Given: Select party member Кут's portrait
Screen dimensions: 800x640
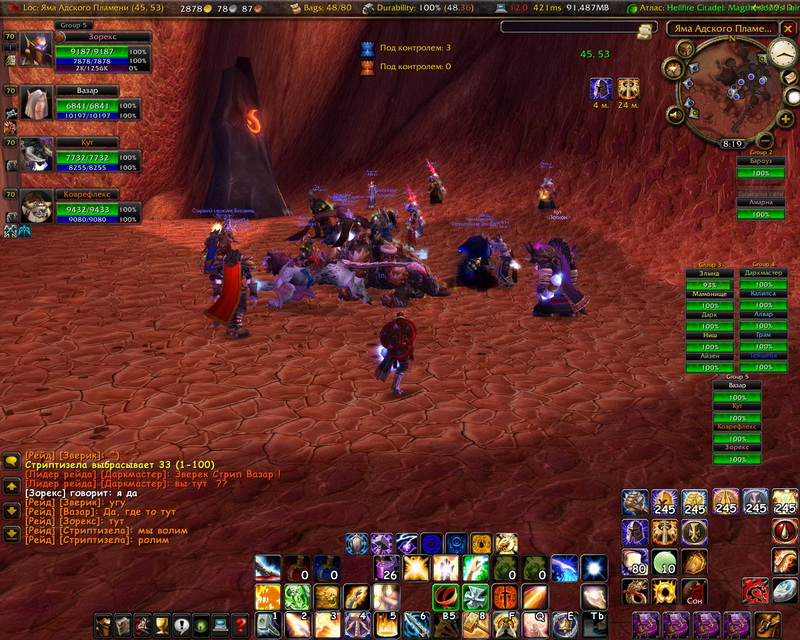Looking at the screenshot, I should (38, 153).
